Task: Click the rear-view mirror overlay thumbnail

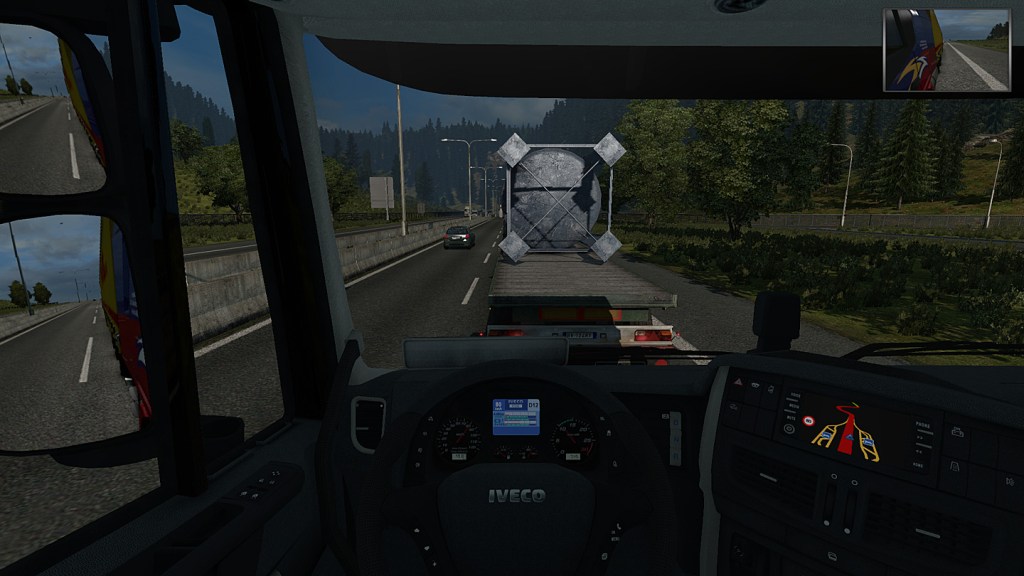Action: click(x=946, y=50)
